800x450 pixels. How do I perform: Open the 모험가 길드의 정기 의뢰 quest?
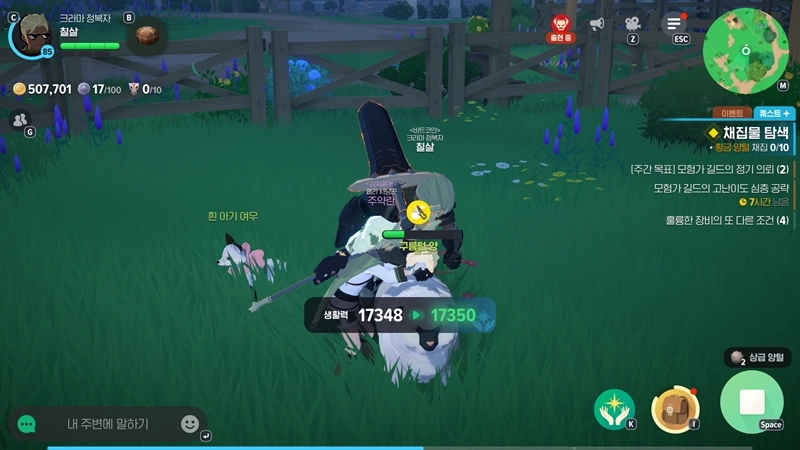(710, 169)
